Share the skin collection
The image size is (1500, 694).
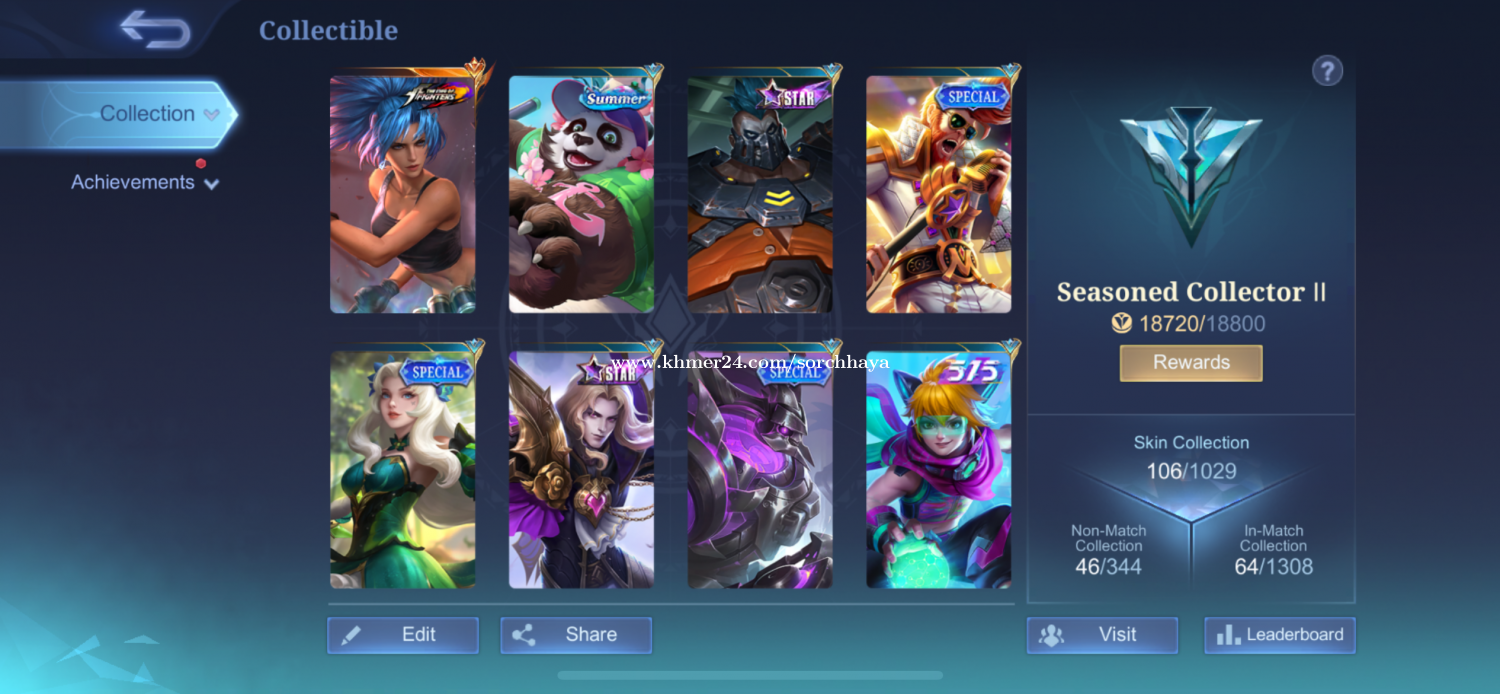point(576,635)
